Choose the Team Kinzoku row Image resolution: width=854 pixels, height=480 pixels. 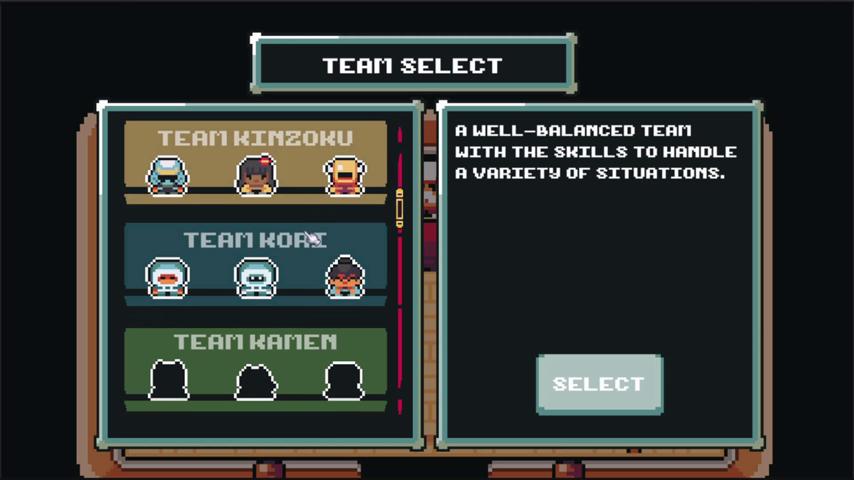pyautogui.click(x=255, y=162)
